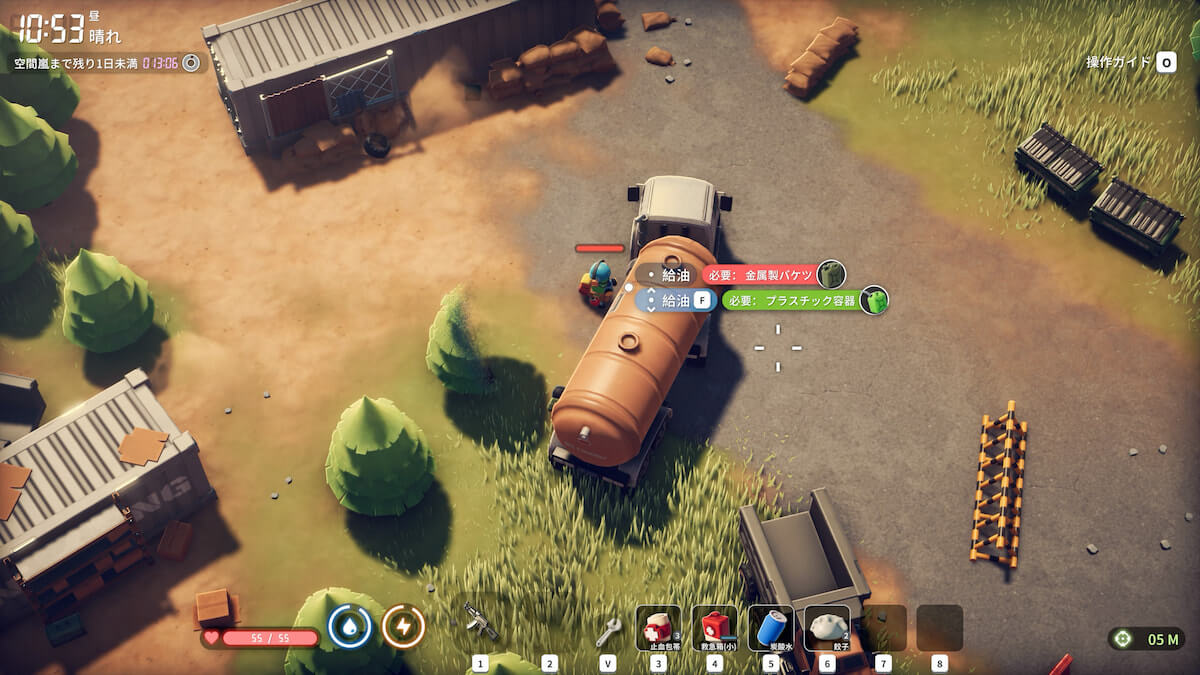The width and height of the screenshot is (1200, 675).
Task: Choose the 給油 option requiring プラスチック容器
Action: point(678,300)
